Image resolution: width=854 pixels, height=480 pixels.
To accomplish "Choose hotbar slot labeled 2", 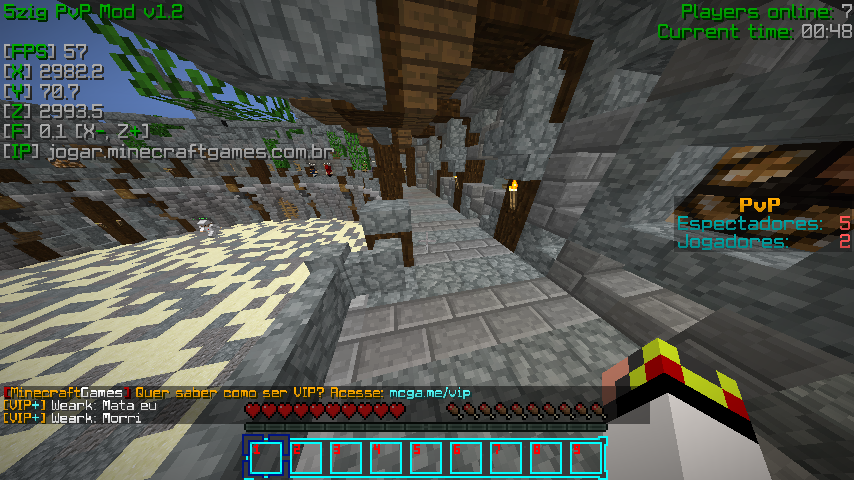I will (306, 457).
